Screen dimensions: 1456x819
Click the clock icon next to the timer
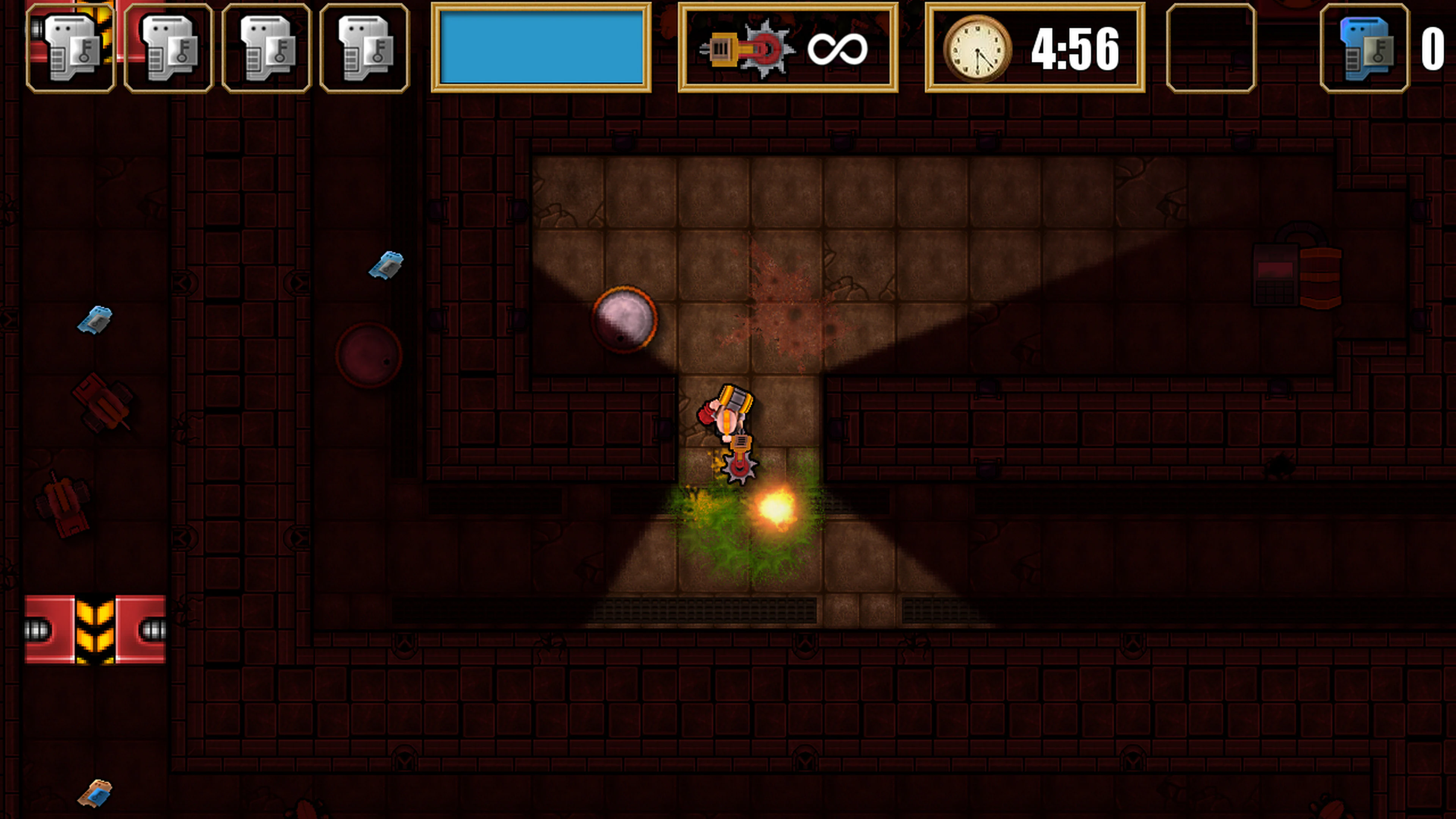(978, 48)
